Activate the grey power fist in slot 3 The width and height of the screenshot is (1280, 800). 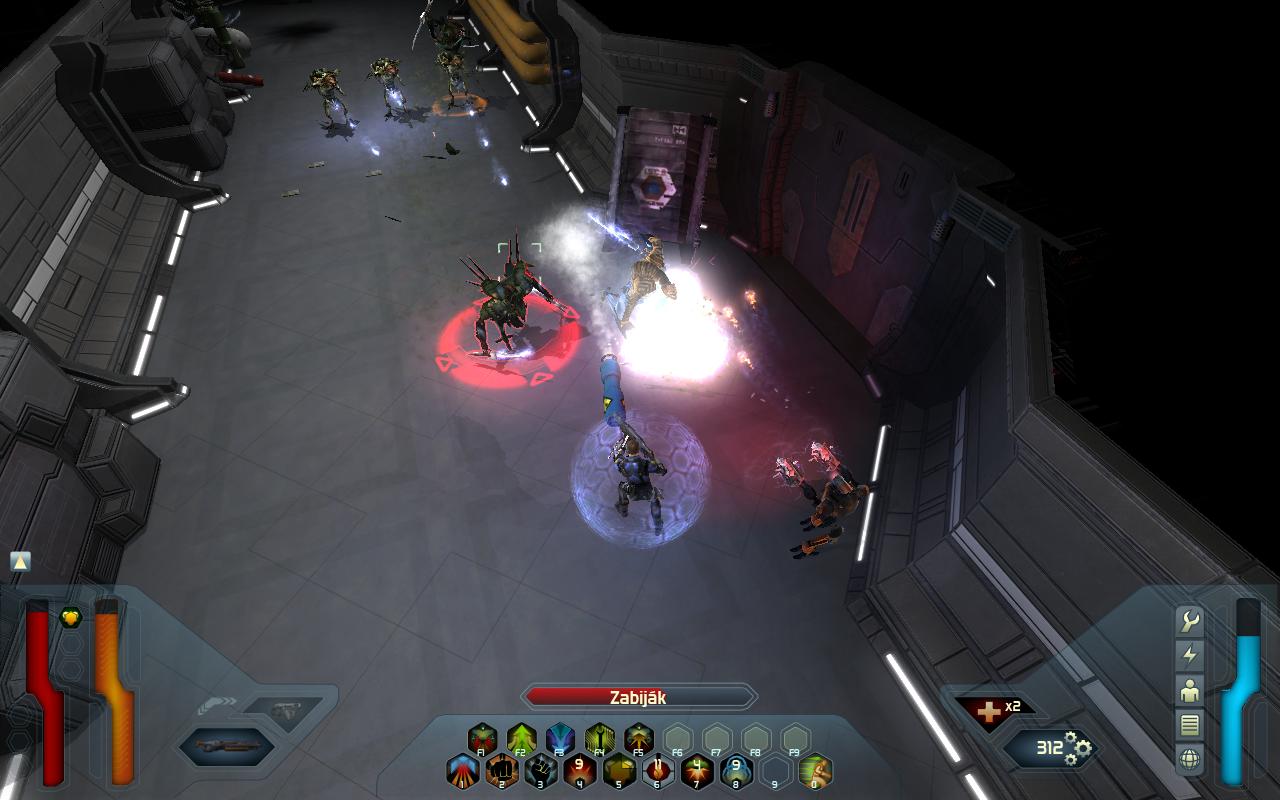tap(541, 771)
